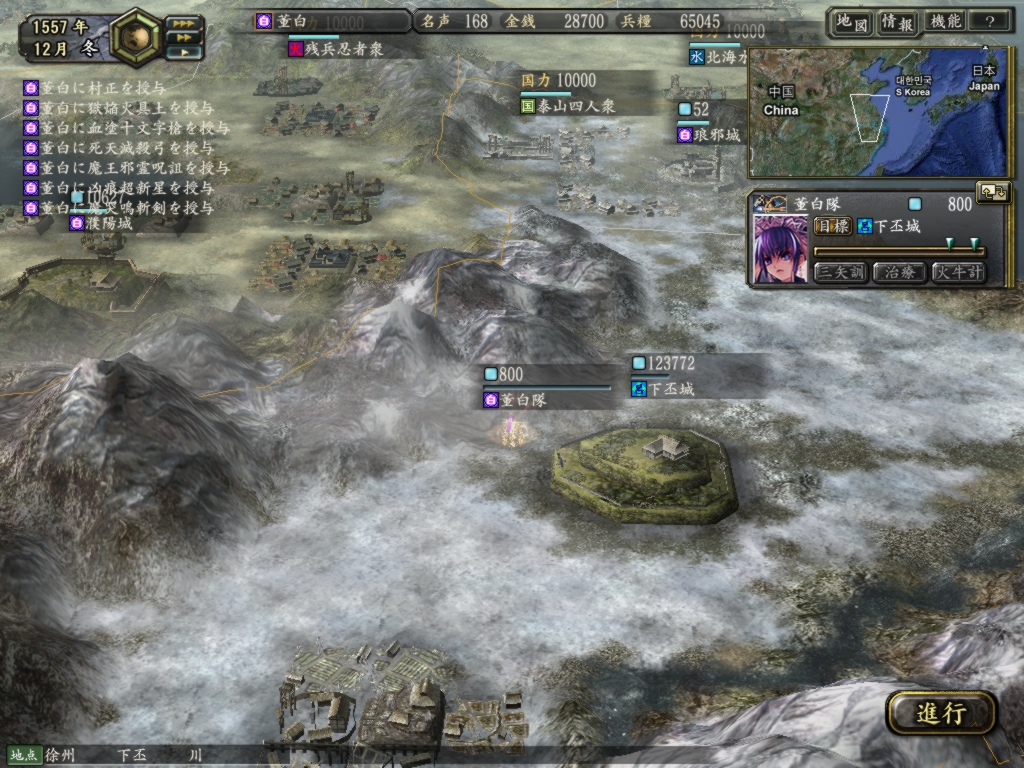This screenshot has height=768, width=1024.
Task: Open the question mark help button
Action: tap(990, 22)
